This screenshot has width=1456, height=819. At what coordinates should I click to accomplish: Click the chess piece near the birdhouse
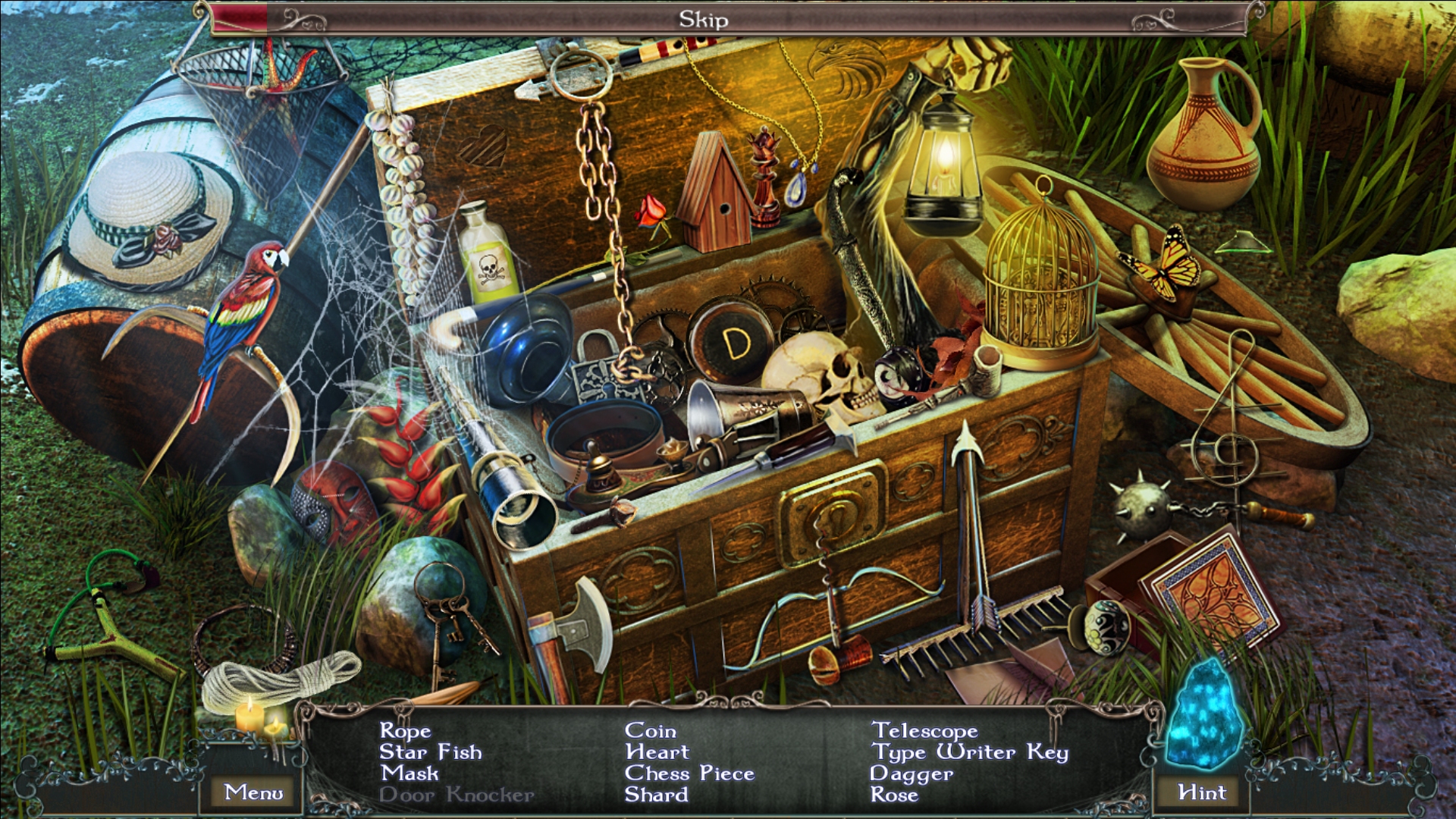(x=764, y=174)
